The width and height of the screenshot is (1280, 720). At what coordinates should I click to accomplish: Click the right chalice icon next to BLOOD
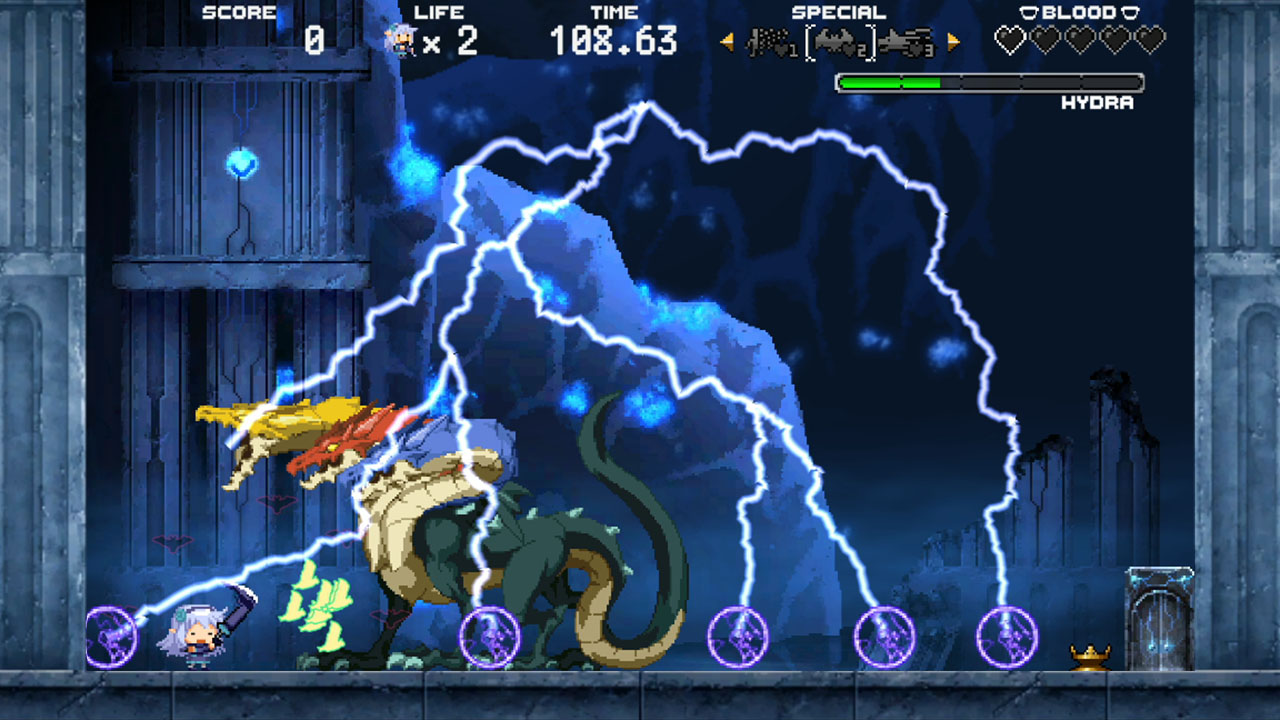tap(1129, 12)
